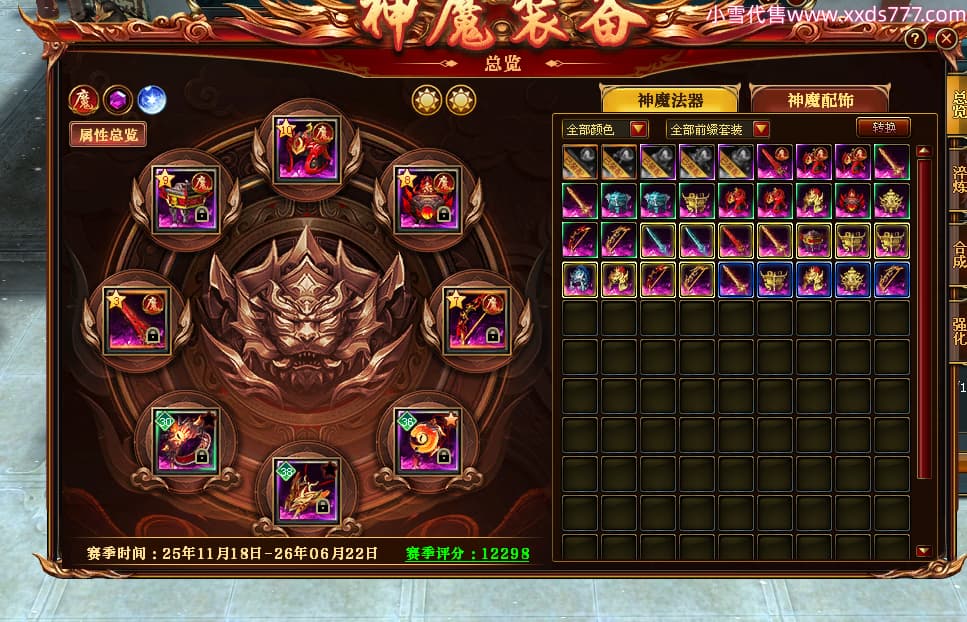The image size is (967, 622).
Task: Select the blue orb icon
Action: point(151,100)
